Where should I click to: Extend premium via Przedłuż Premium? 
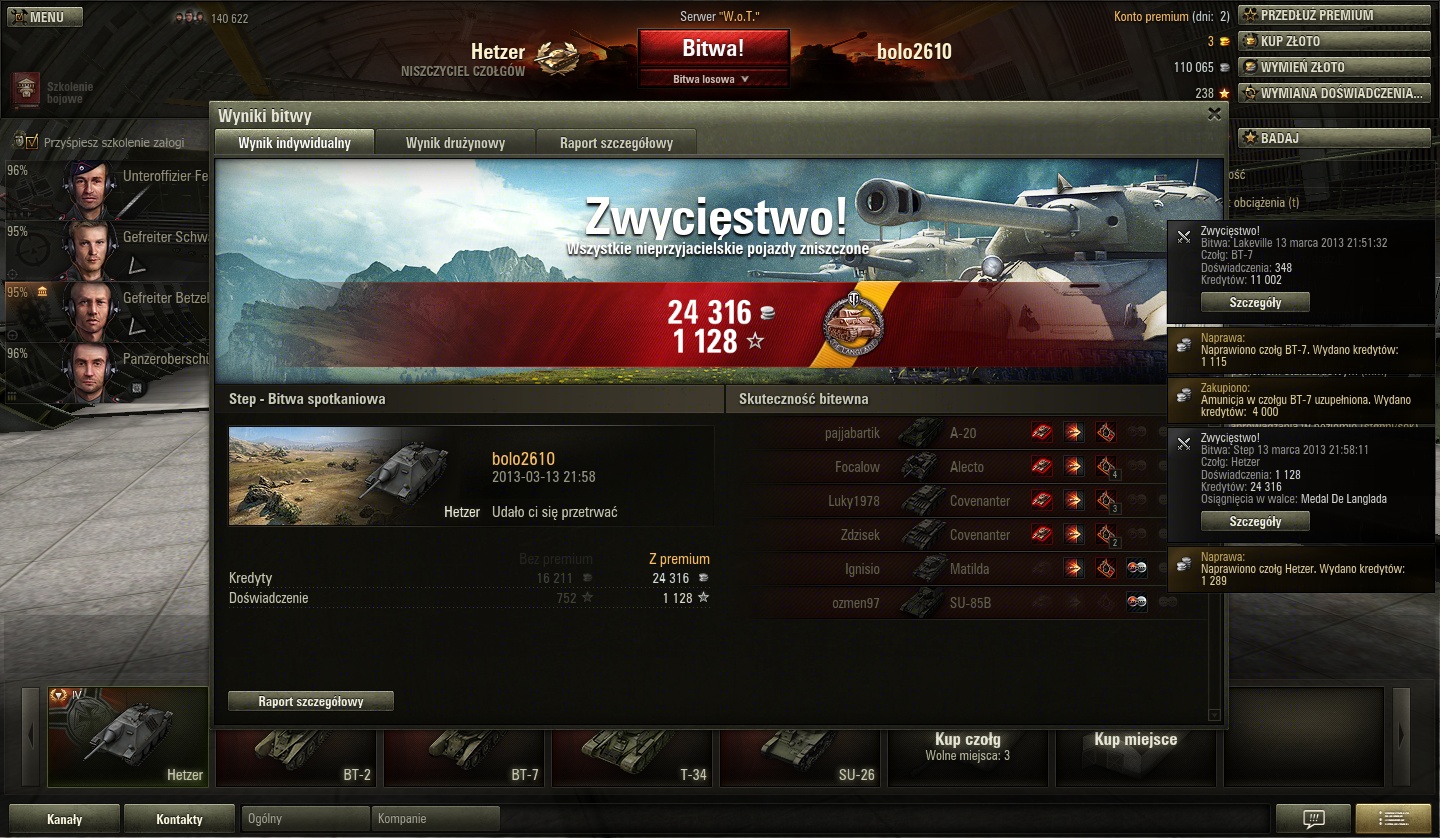pyautogui.click(x=1334, y=15)
